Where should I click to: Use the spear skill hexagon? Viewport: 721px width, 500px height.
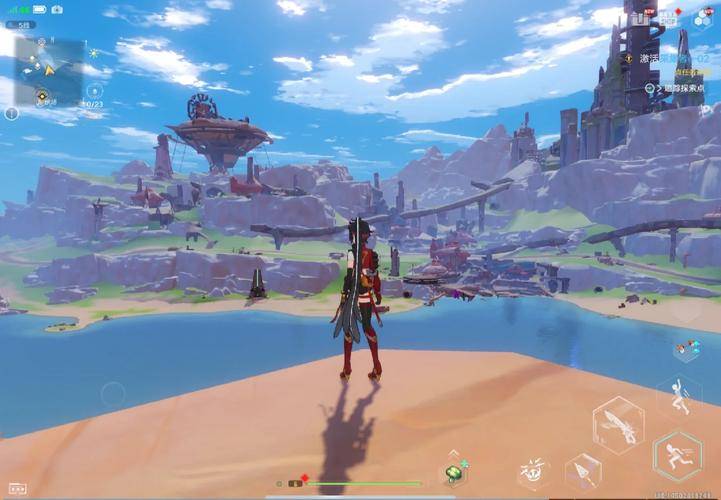pyautogui.click(x=583, y=469)
